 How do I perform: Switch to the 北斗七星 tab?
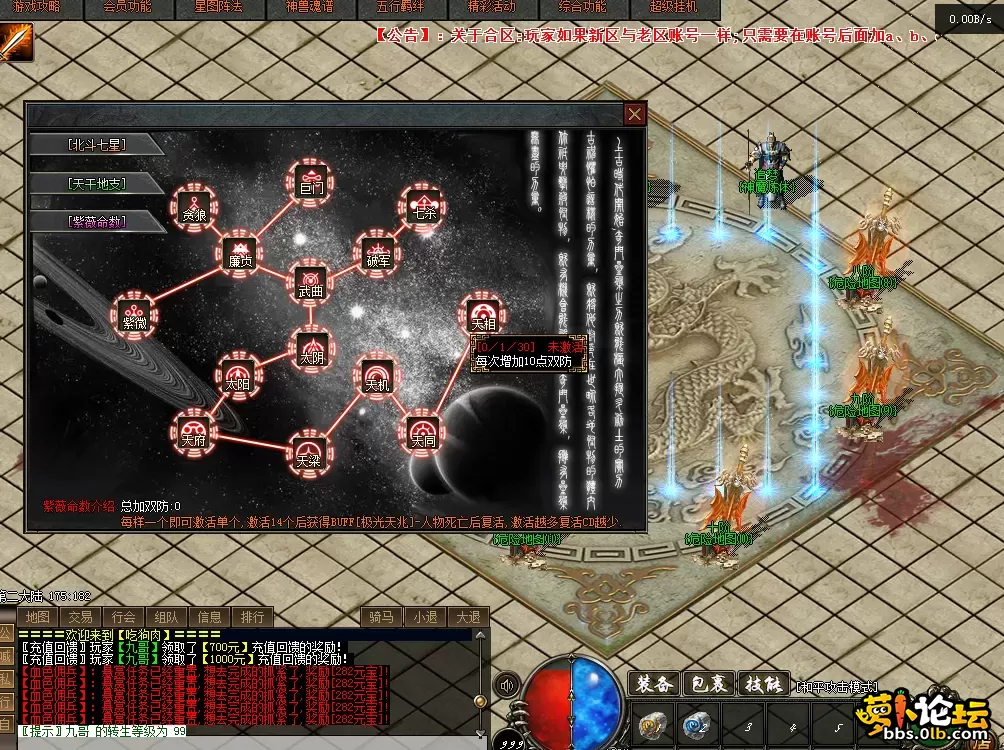coord(97,144)
